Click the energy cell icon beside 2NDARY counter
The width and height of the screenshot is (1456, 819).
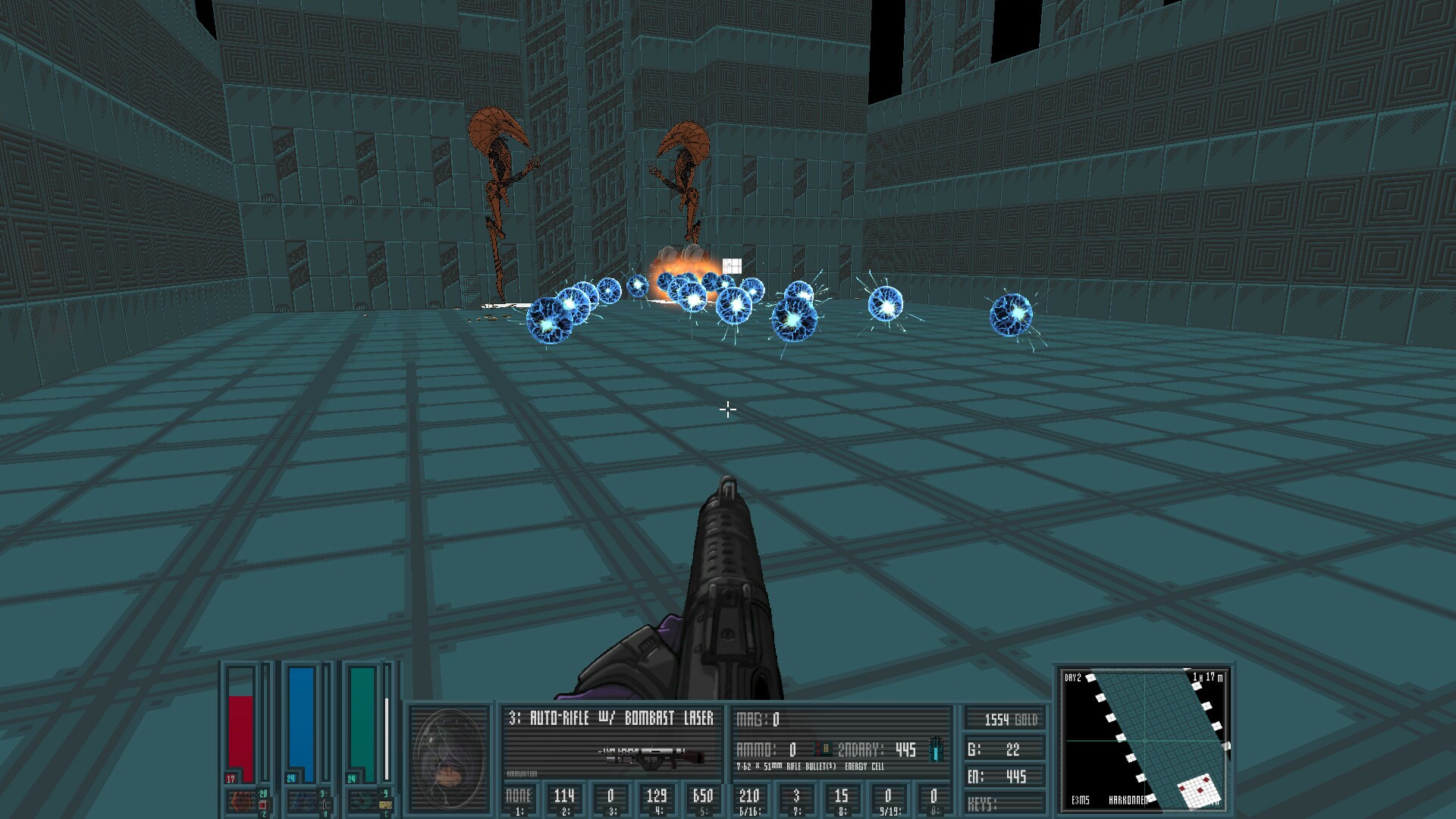coord(936,749)
